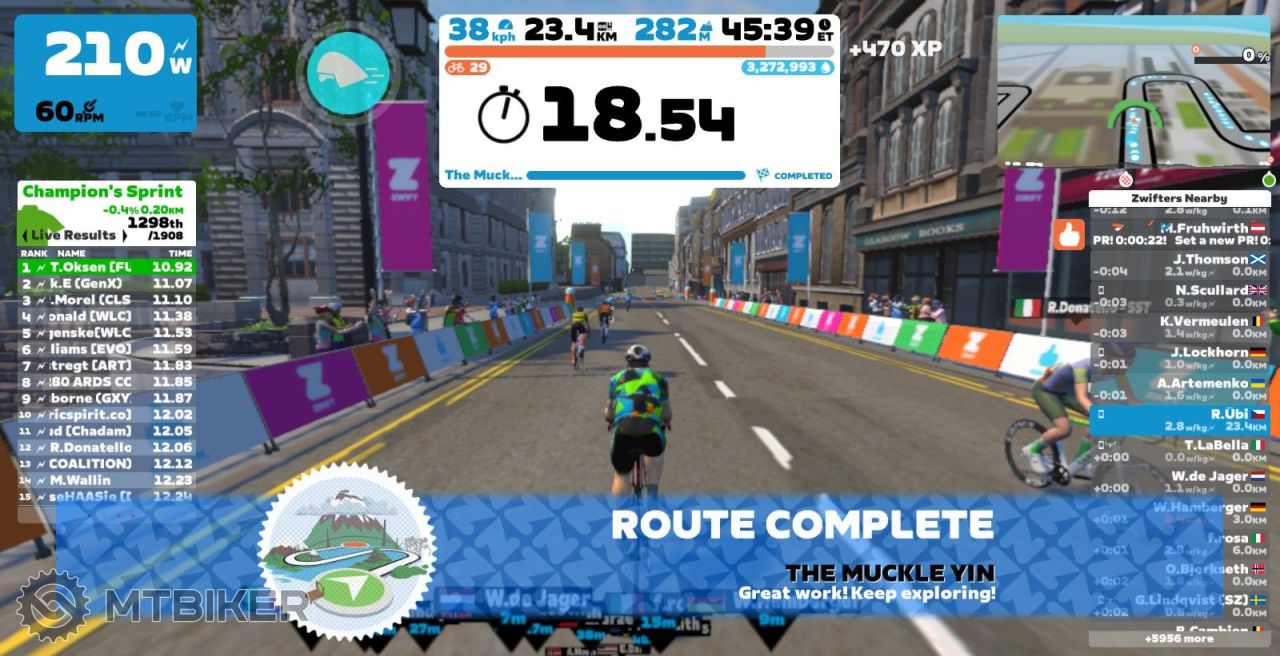Pick N.Scullard from the nearby riders
Image resolution: width=1280 pixels, height=656 pixels.
pos(1178,296)
